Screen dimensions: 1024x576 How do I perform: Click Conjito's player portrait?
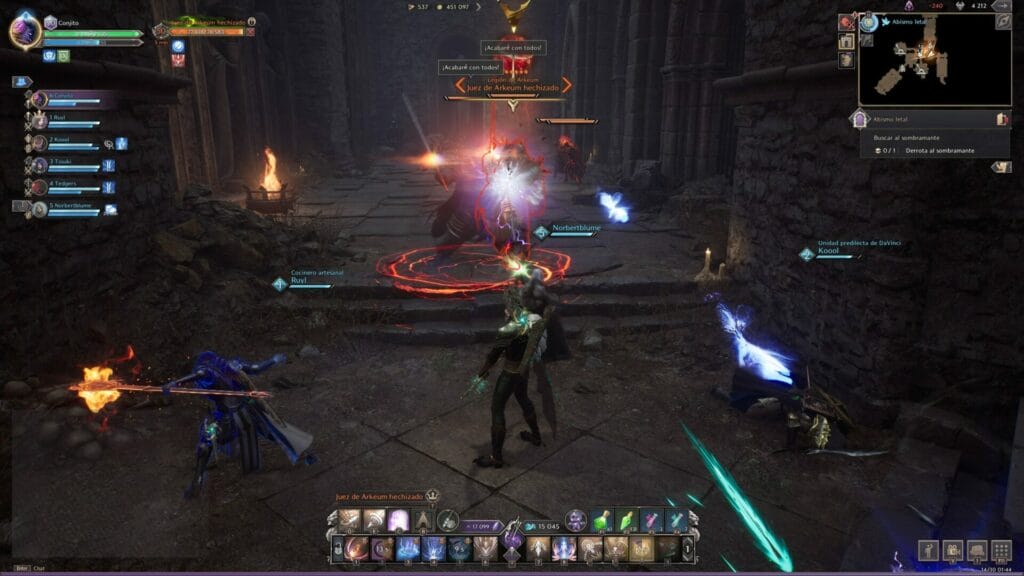[x=25, y=30]
